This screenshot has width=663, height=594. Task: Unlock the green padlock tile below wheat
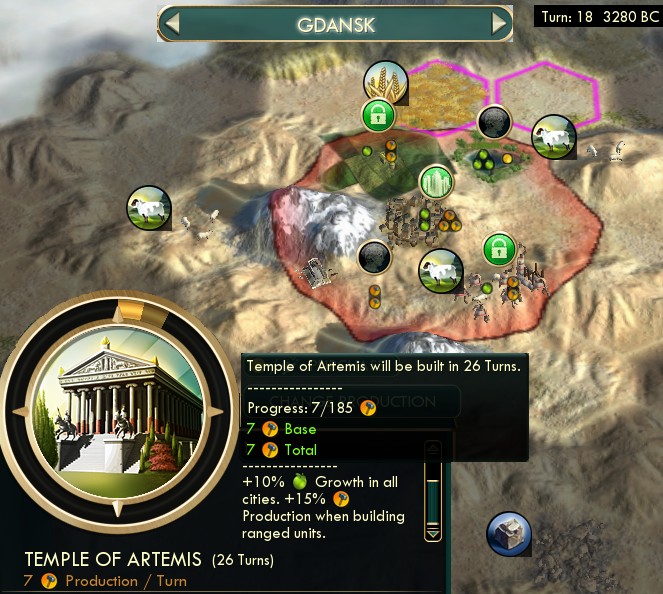[377, 115]
